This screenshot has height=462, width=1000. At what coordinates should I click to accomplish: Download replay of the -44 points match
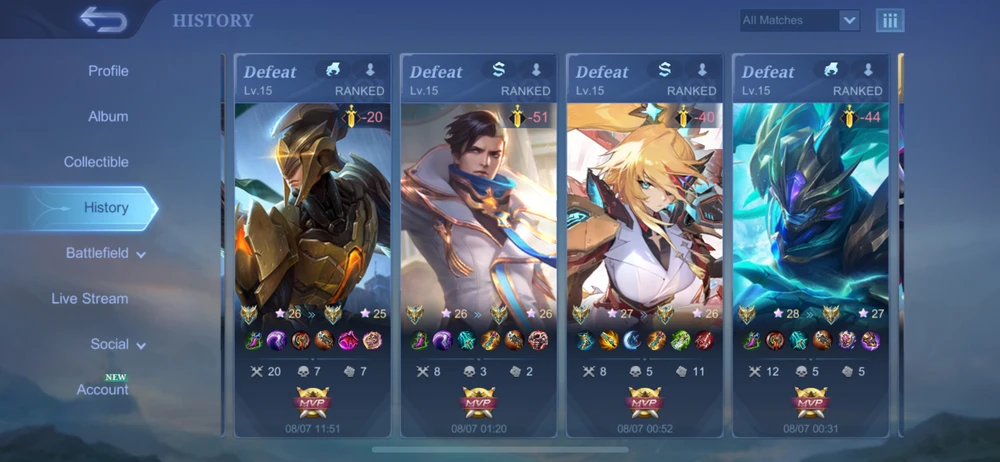868,70
